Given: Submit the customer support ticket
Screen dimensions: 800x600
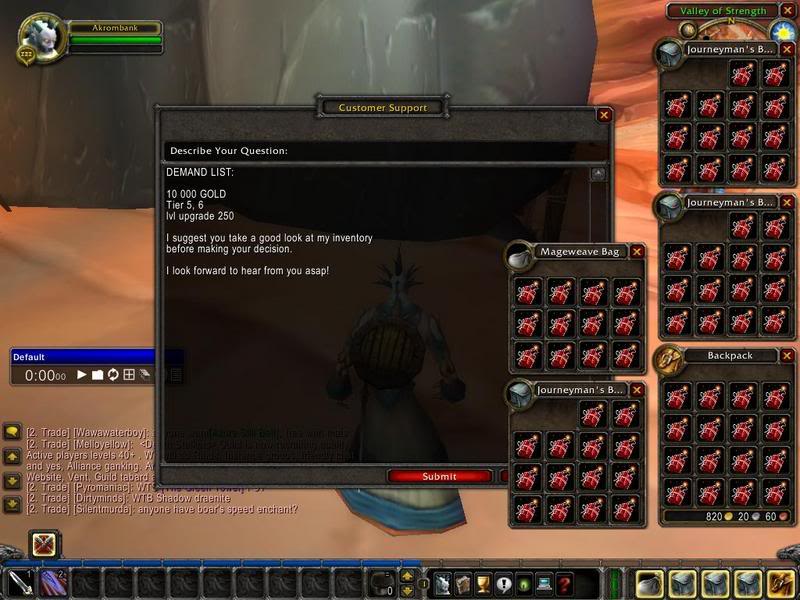Looking at the screenshot, I should (439, 476).
